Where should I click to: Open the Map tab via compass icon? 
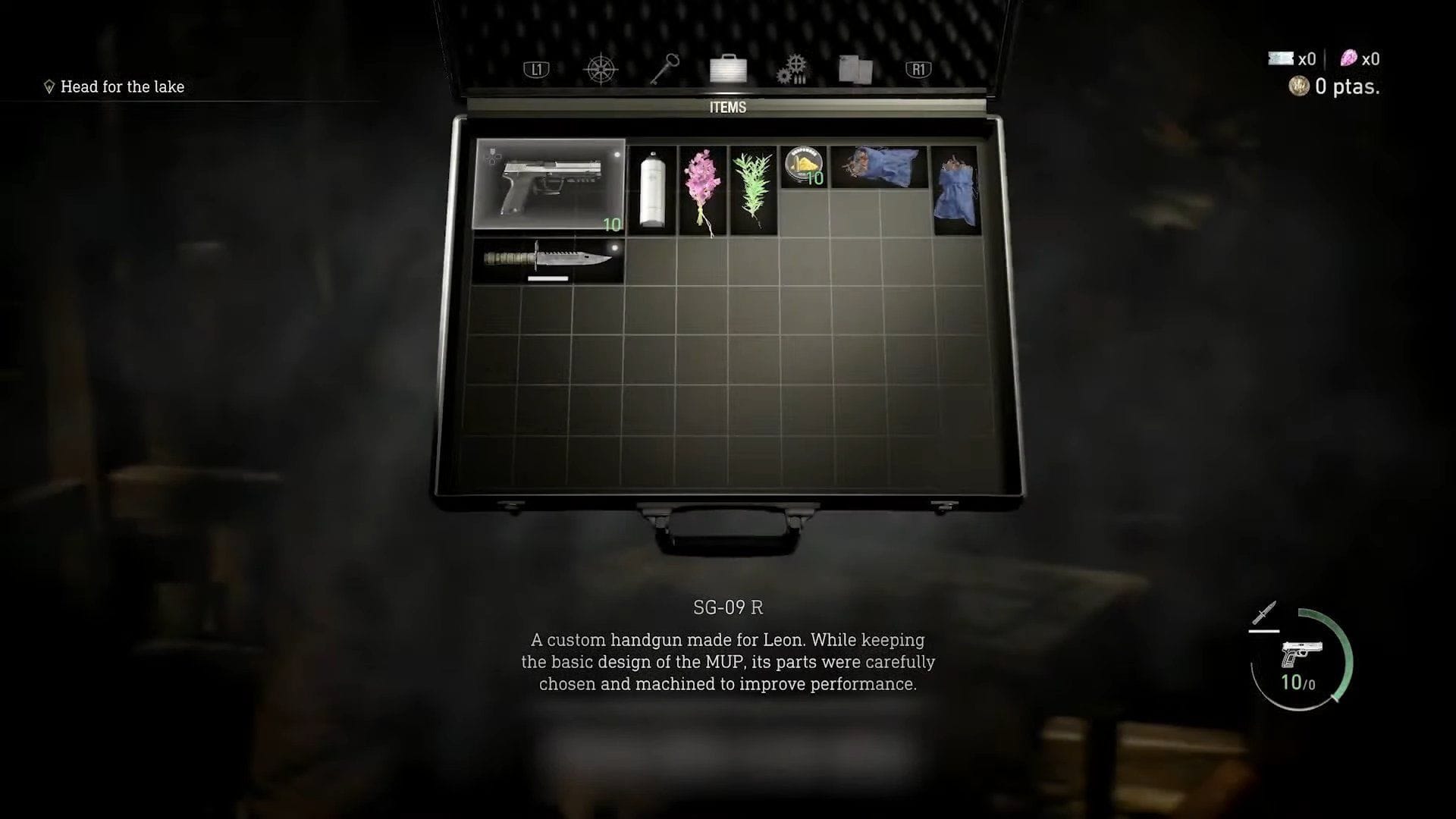[600, 68]
